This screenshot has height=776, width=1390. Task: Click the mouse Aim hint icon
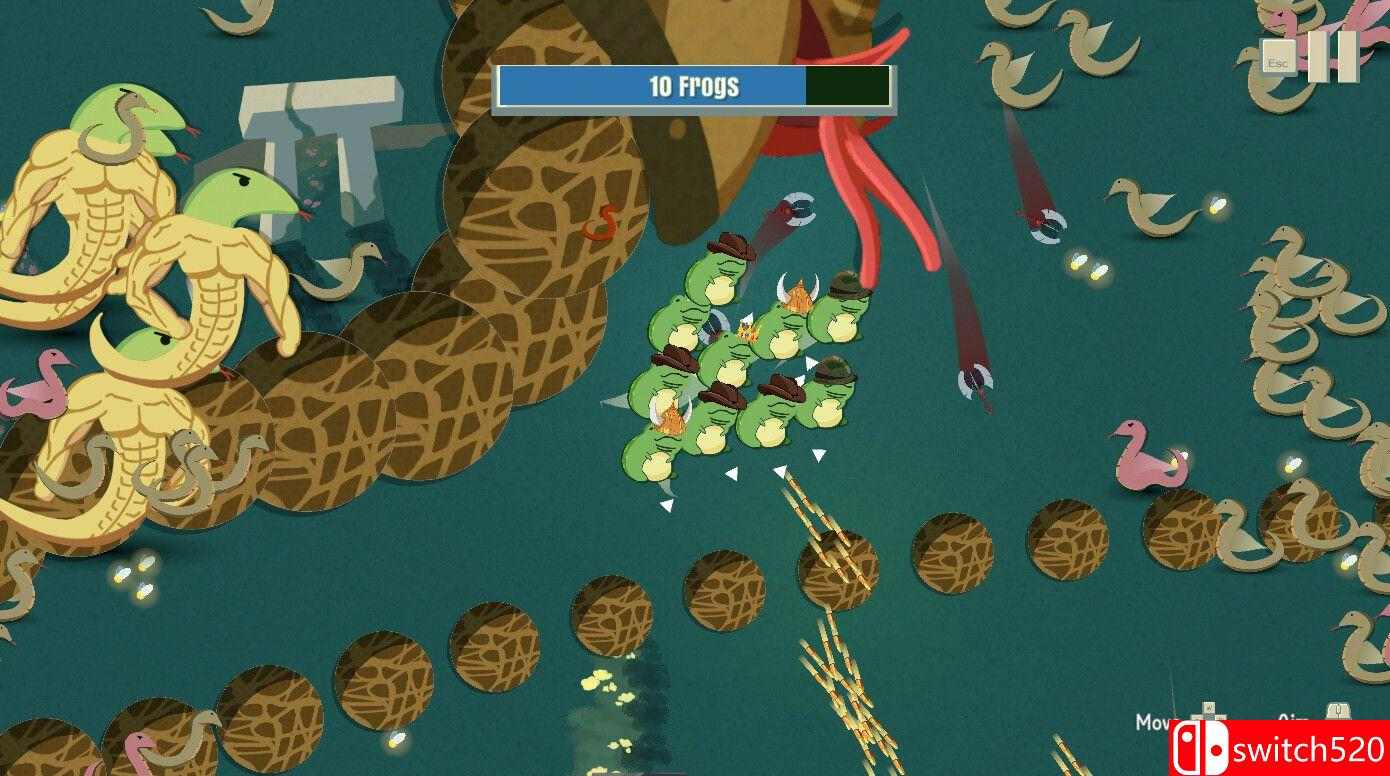coord(1338,709)
